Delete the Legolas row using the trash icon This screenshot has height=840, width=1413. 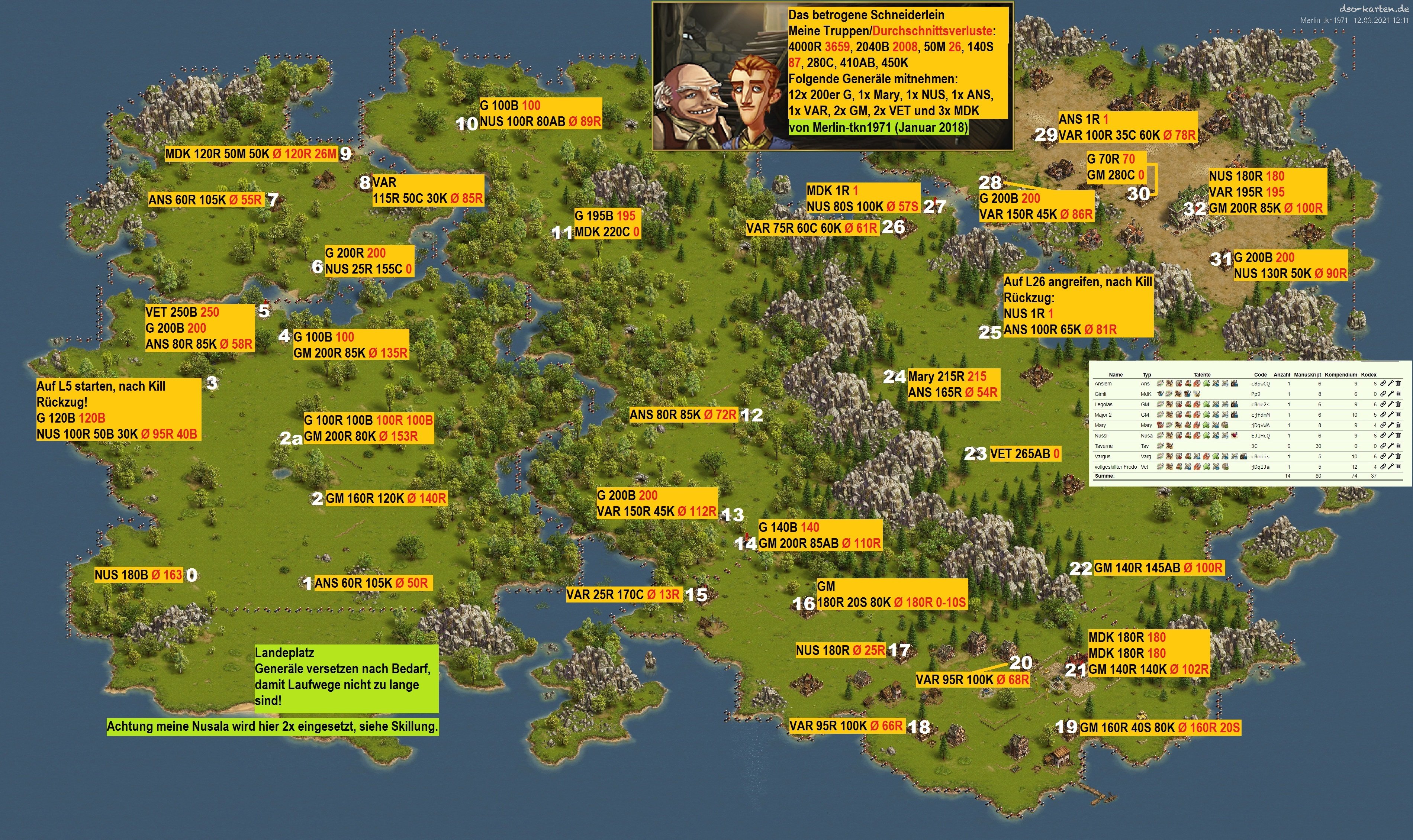pyautogui.click(x=1398, y=405)
